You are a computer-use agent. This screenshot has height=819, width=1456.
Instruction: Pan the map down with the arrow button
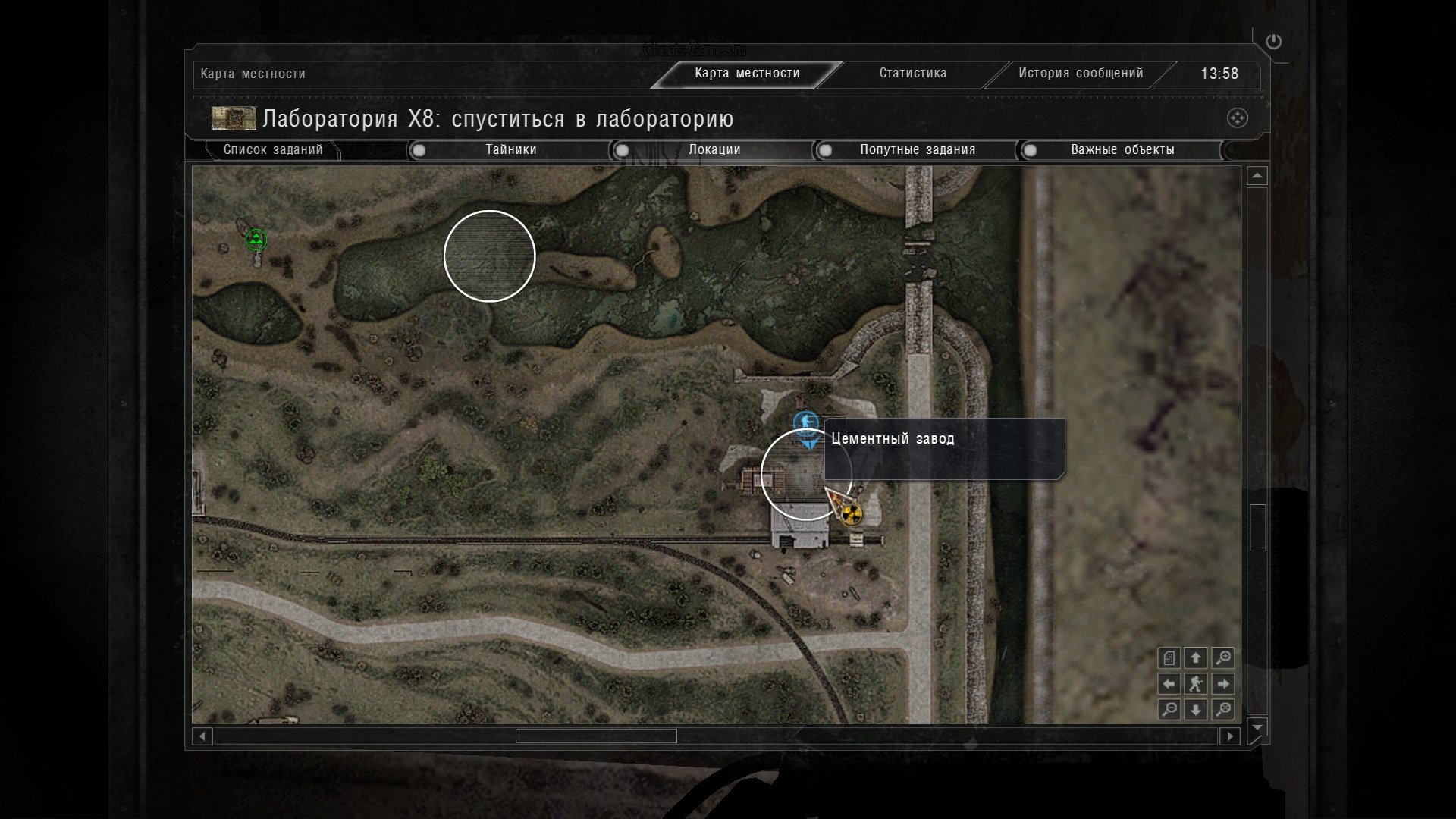click(1196, 710)
